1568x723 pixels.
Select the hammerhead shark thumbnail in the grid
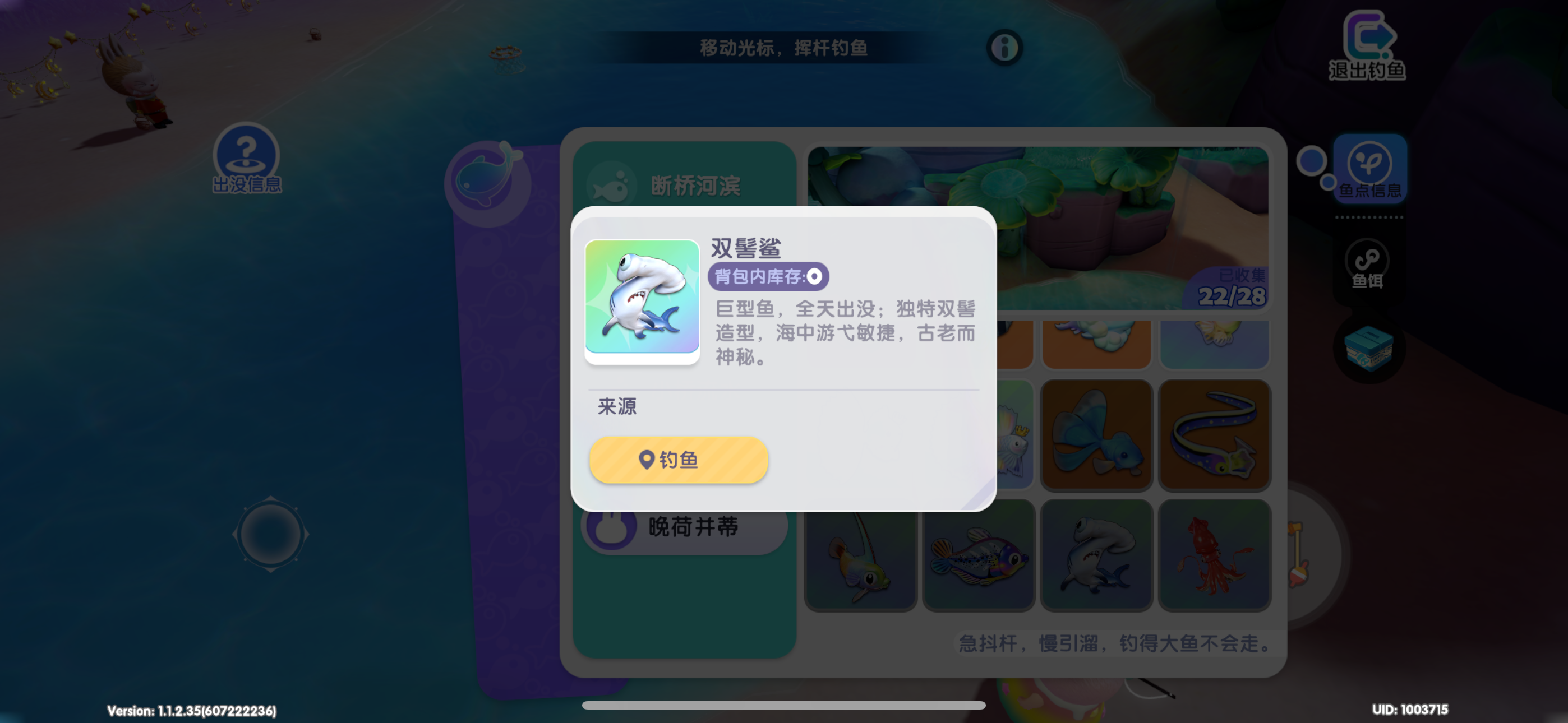pyautogui.click(x=1096, y=554)
